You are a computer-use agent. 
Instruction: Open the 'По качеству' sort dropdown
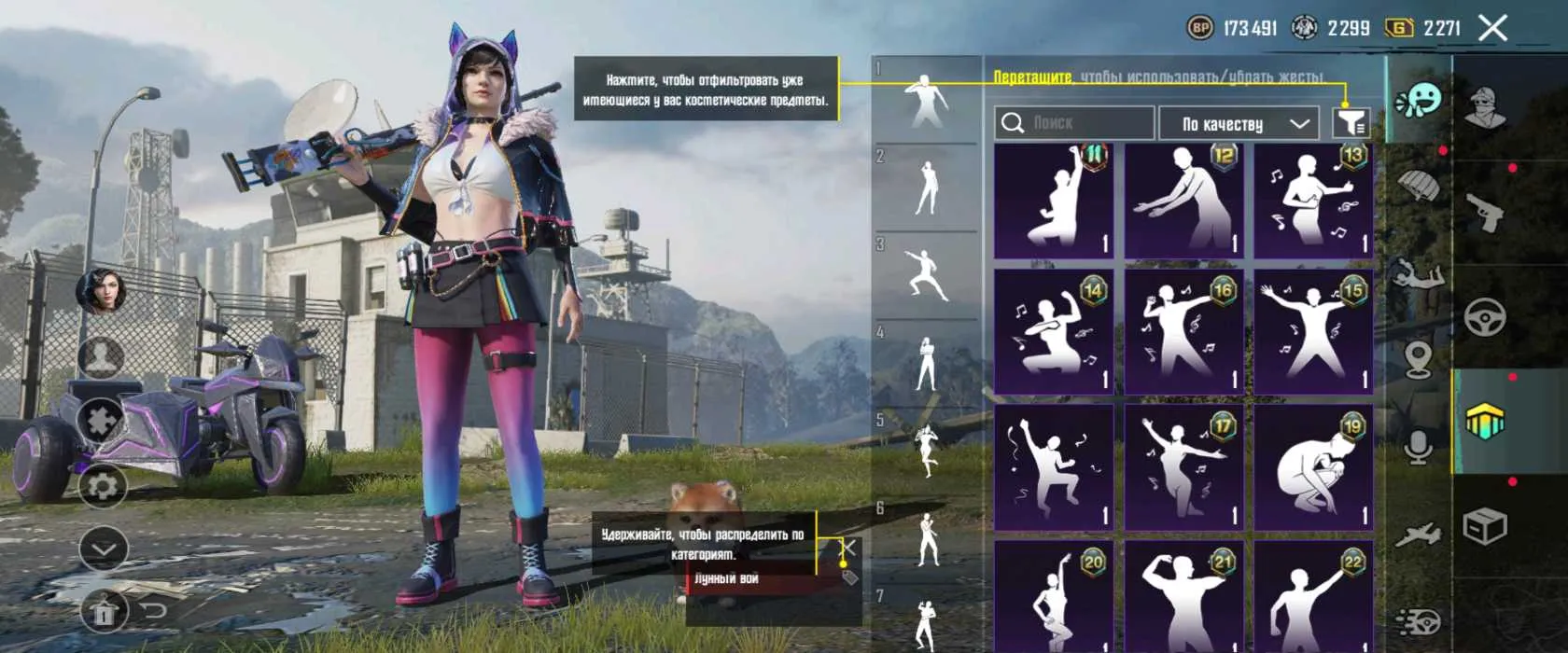click(1239, 123)
